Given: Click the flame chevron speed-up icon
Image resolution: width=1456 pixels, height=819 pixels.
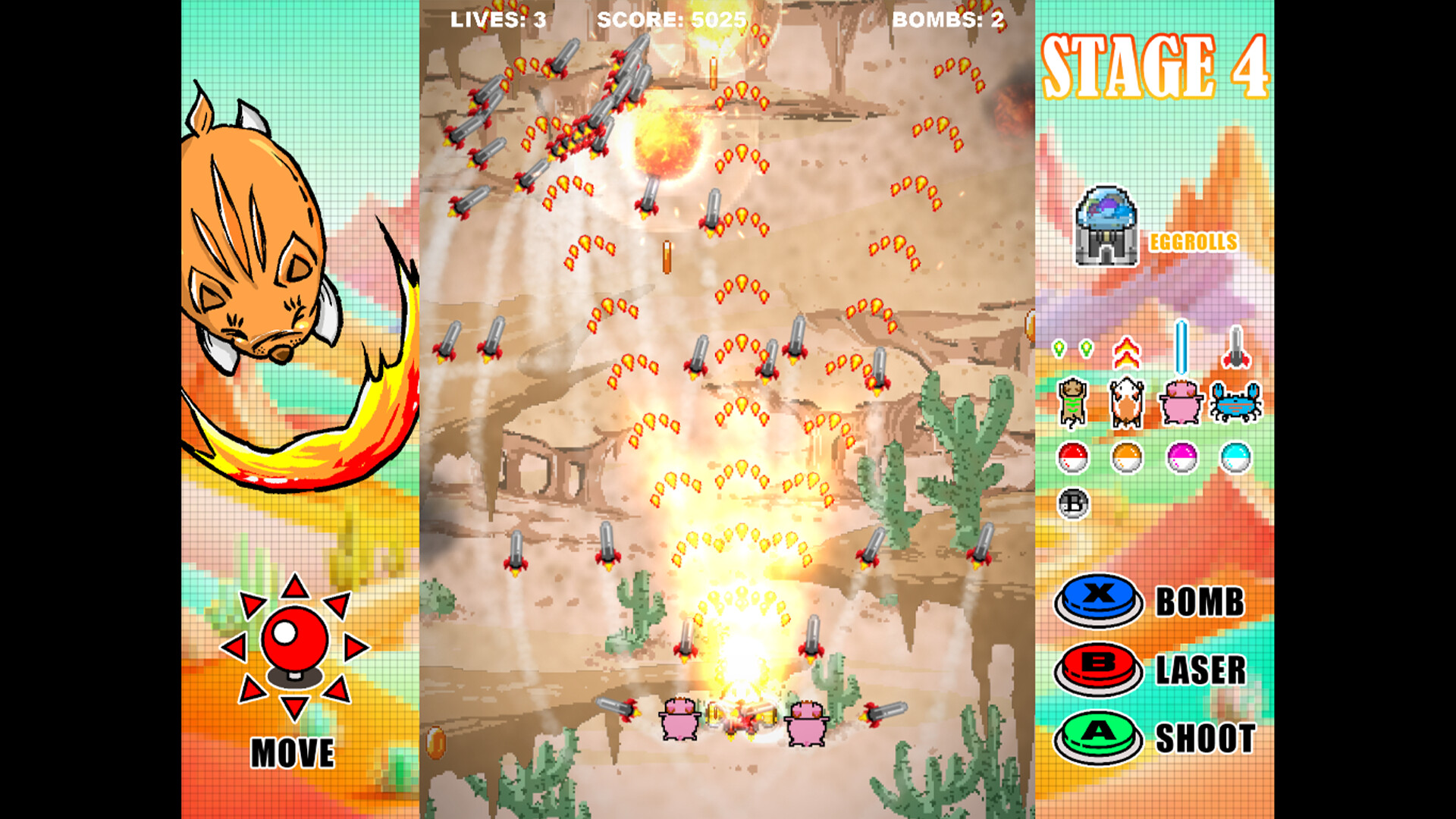Looking at the screenshot, I should [x=1127, y=351].
